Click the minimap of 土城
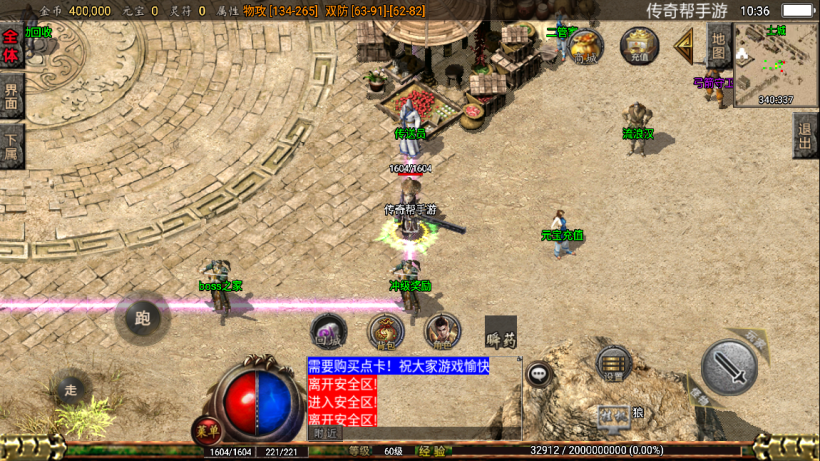This screenshot has height=461, width=820. point(775,64)
